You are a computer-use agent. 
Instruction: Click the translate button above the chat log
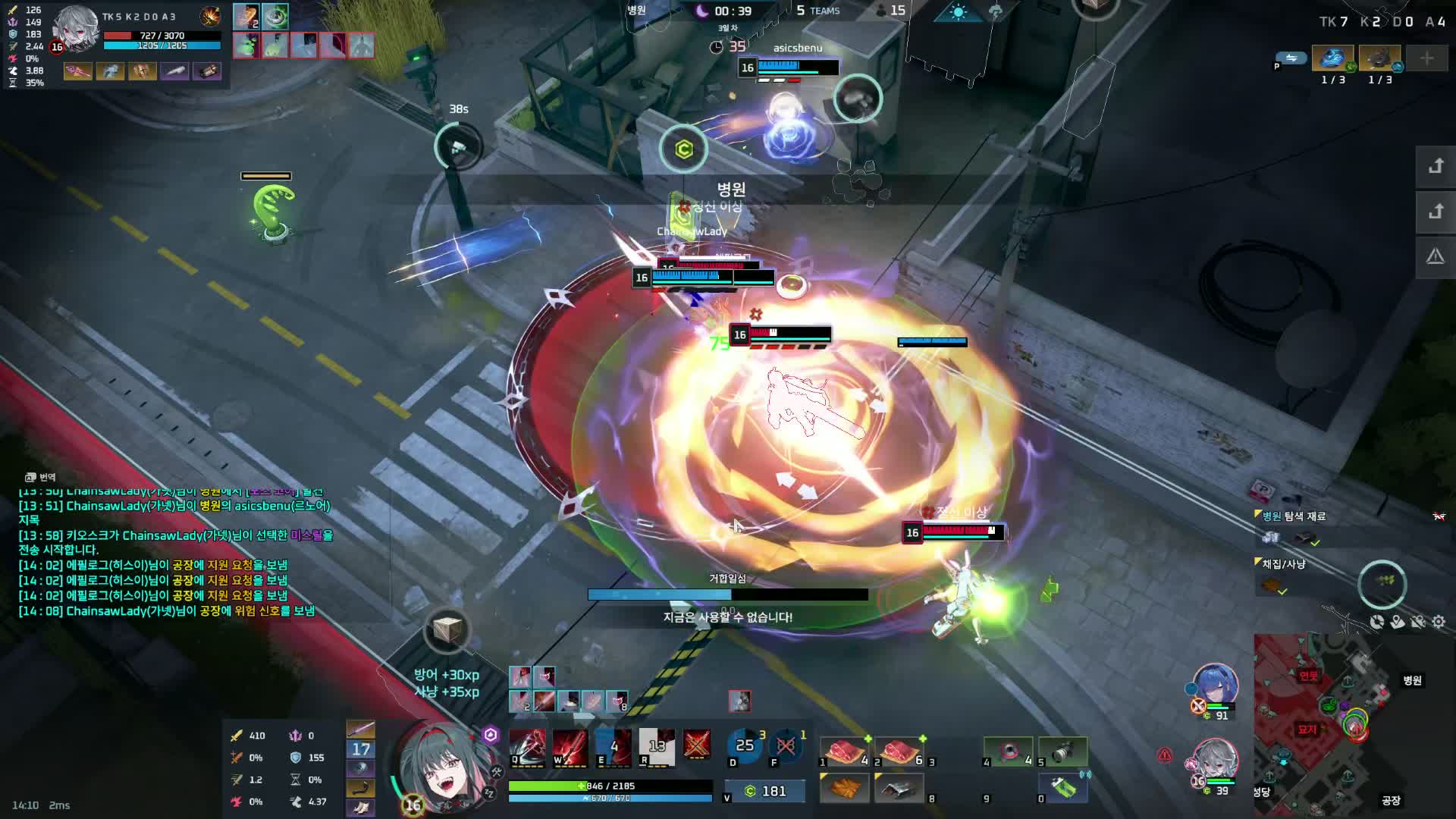40,477
